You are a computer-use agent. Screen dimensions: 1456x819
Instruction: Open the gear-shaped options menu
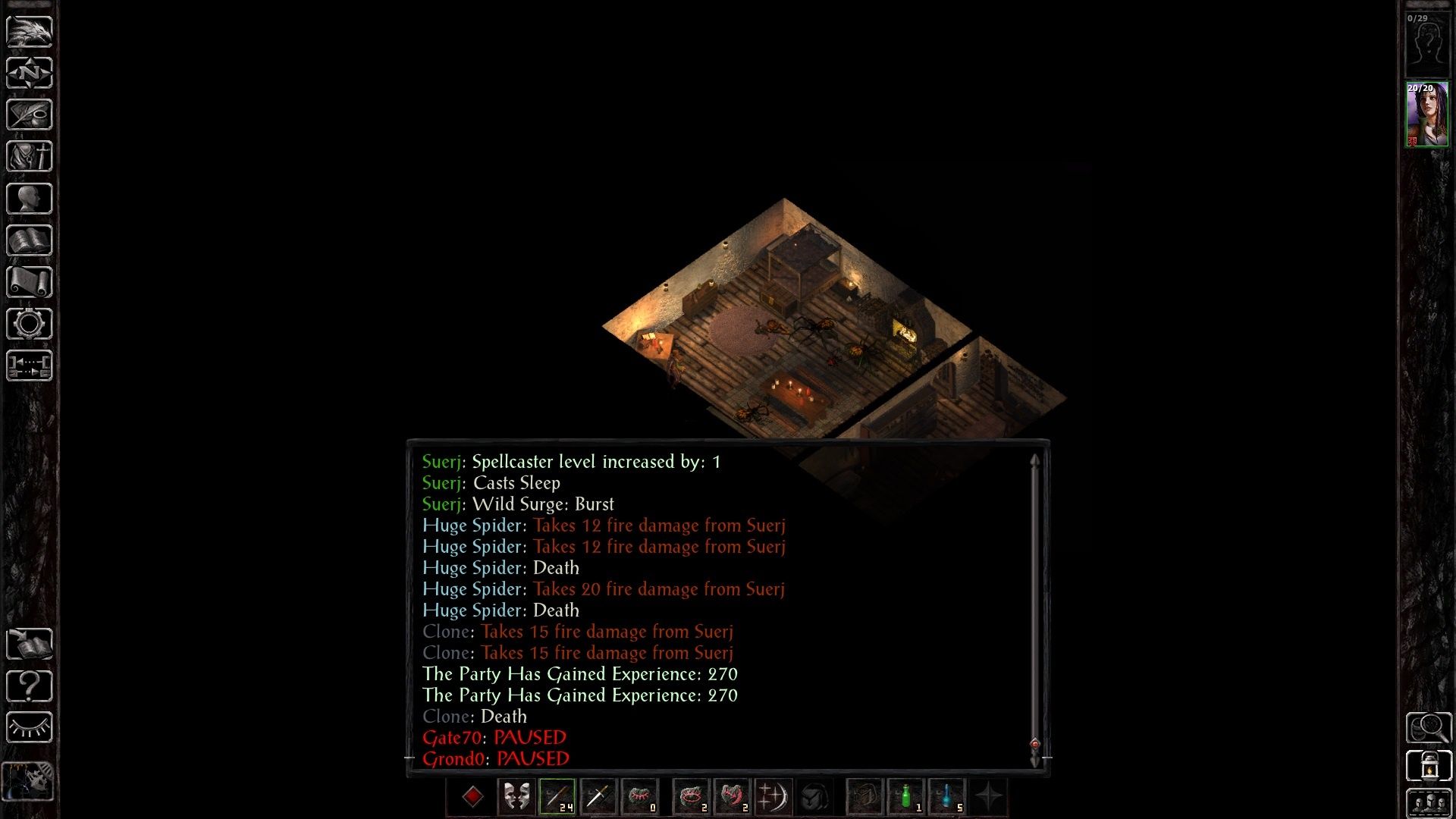coord(28,324)
